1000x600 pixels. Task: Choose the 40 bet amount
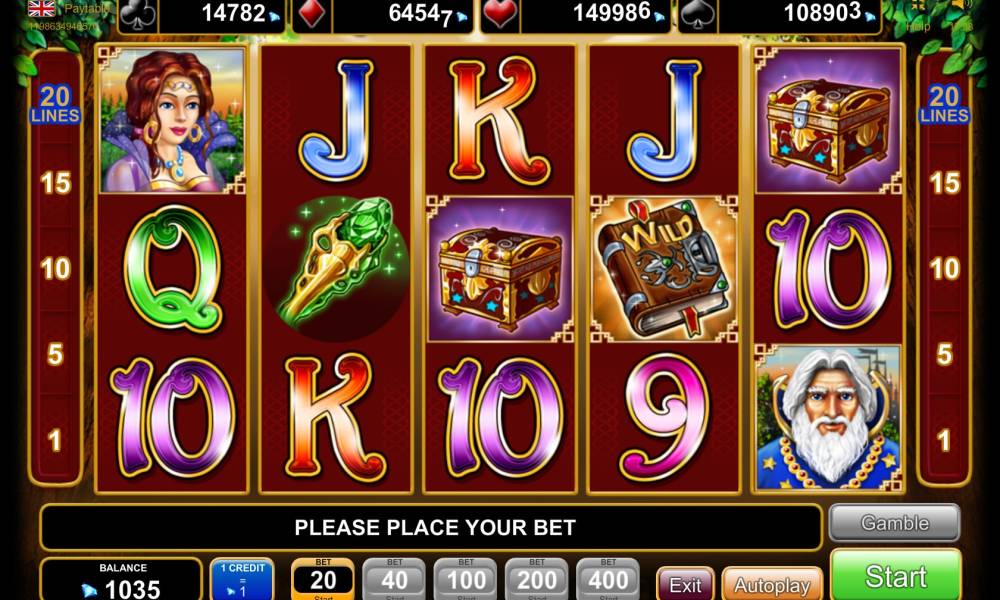(393, 579)
